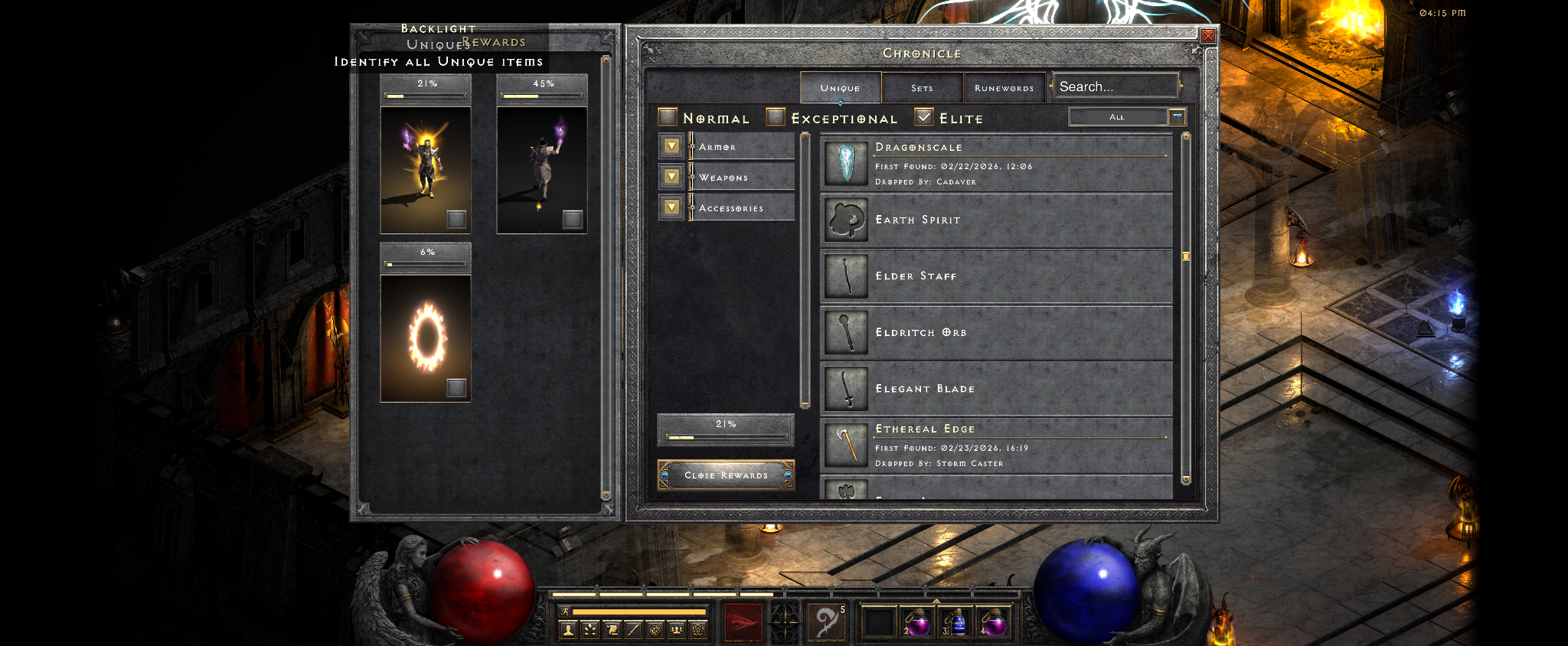Enable the Exceptional filter checkbox

[776, 117]
